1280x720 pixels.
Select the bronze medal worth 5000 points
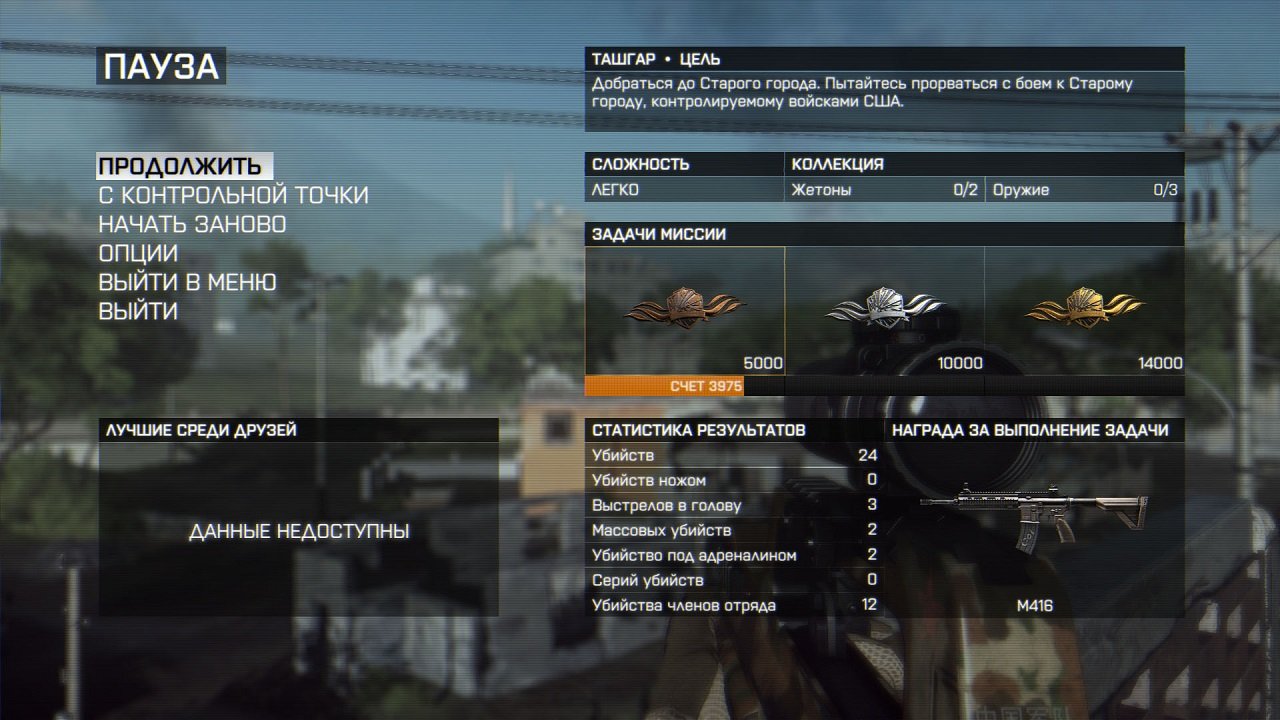(x=683, y=310)
